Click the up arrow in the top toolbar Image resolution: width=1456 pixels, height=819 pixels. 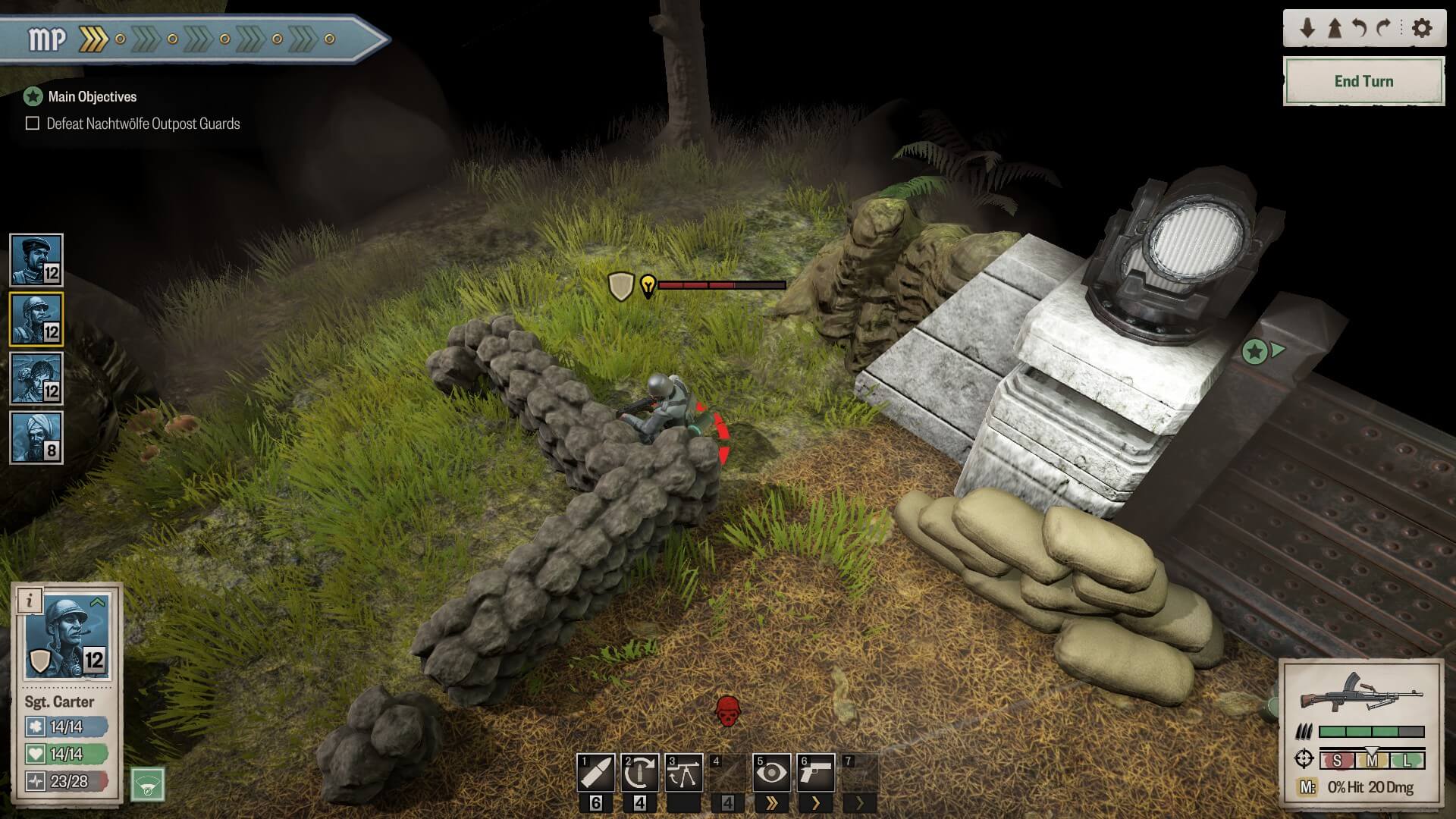(x=1334, y=28)
